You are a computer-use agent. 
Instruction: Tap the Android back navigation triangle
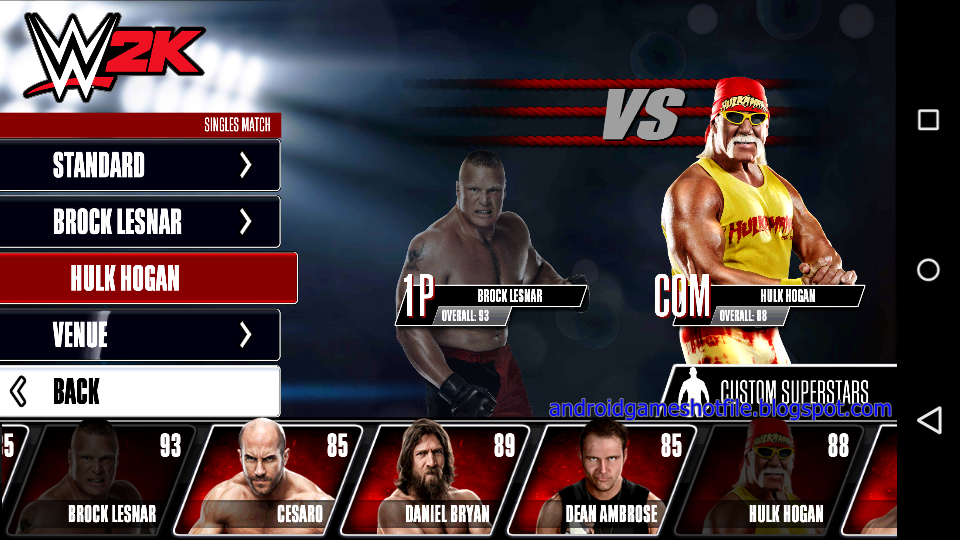click(929, 420)
